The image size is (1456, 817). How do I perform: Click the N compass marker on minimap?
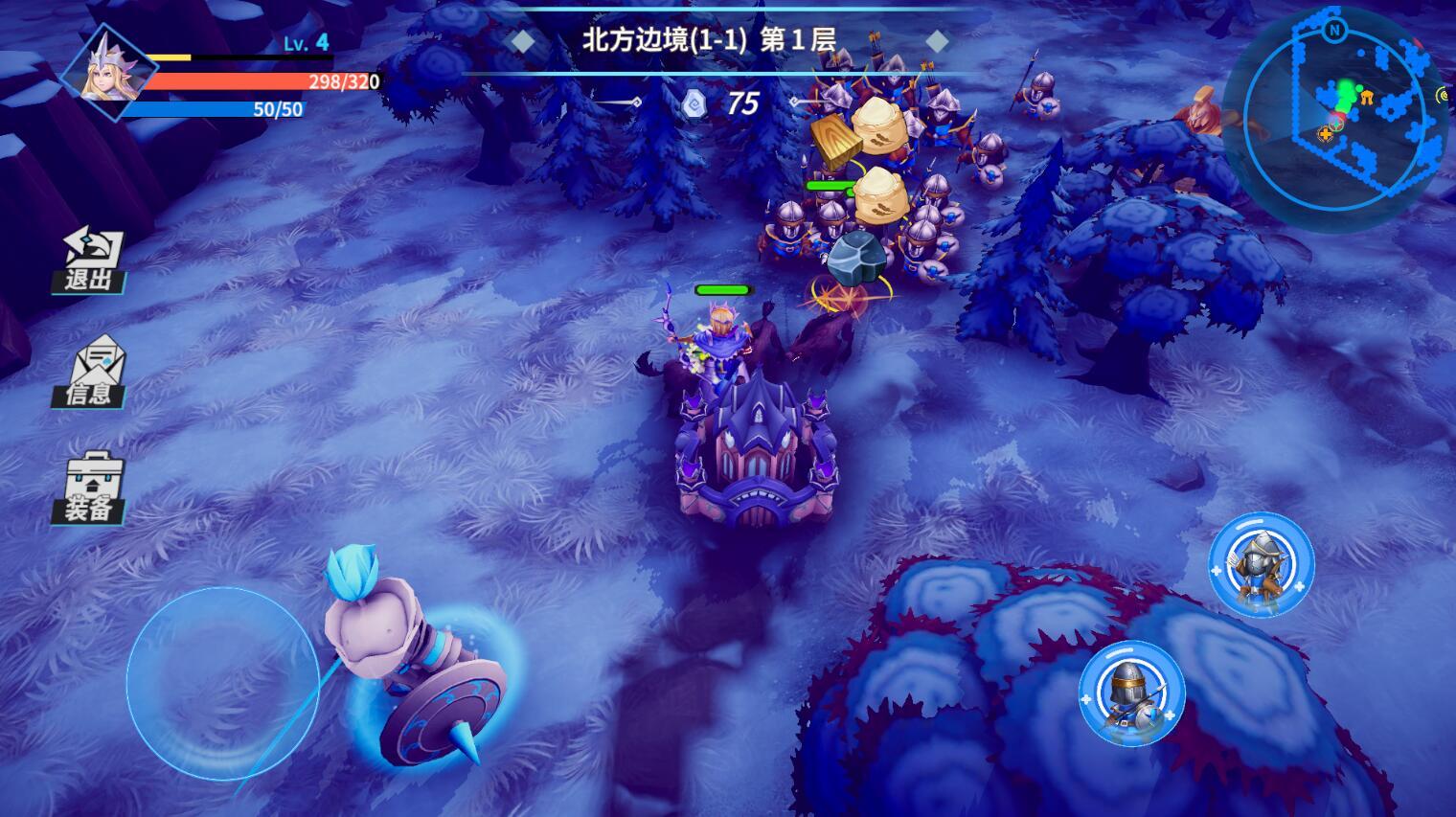[1335, 32]
